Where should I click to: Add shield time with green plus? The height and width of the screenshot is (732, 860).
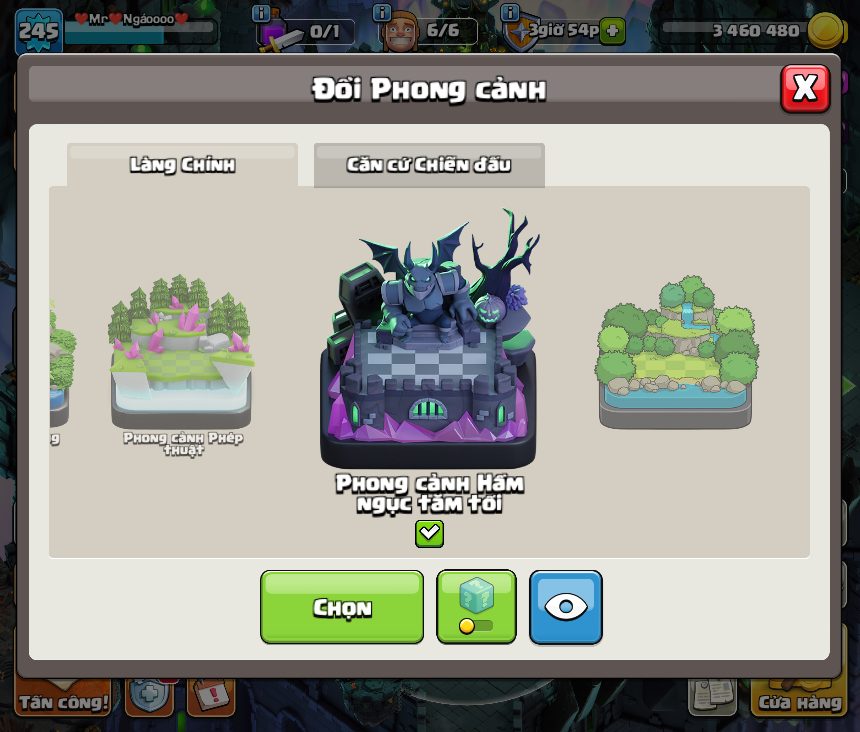(x=613, y=31)
